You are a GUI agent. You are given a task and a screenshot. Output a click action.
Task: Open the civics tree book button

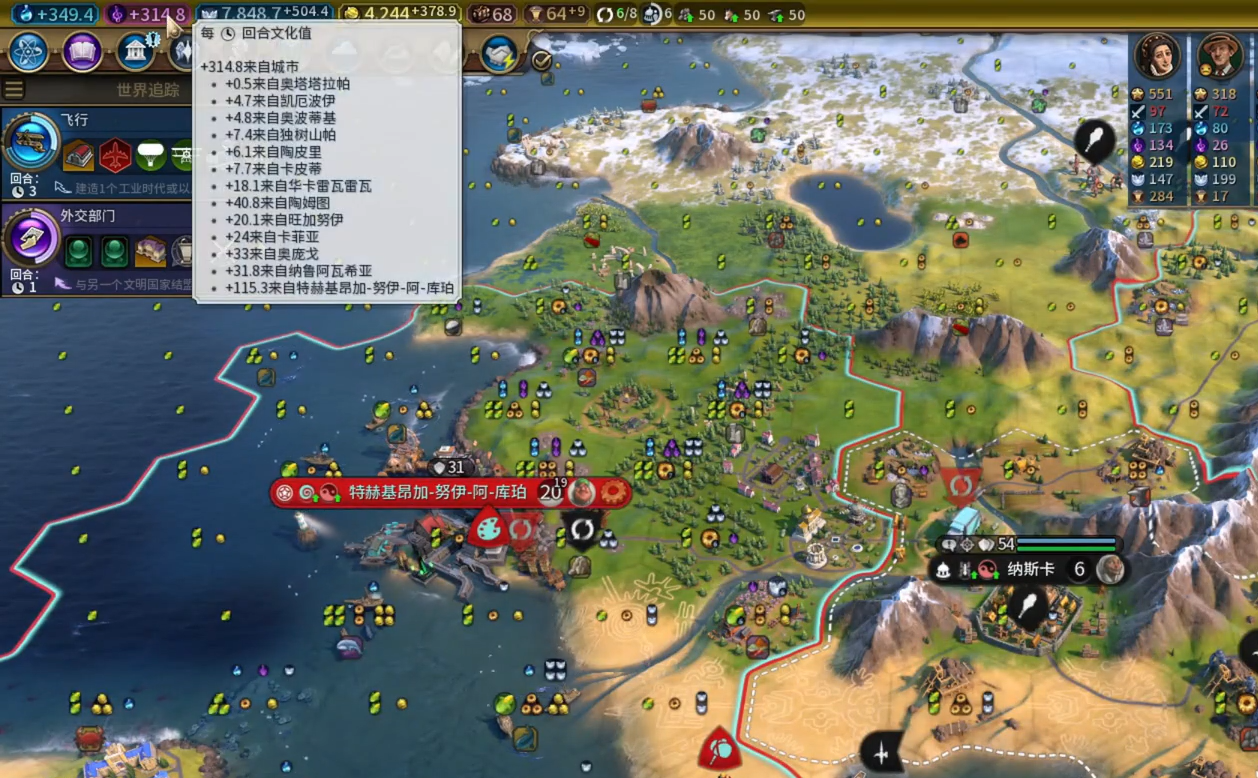coord(82,52)
